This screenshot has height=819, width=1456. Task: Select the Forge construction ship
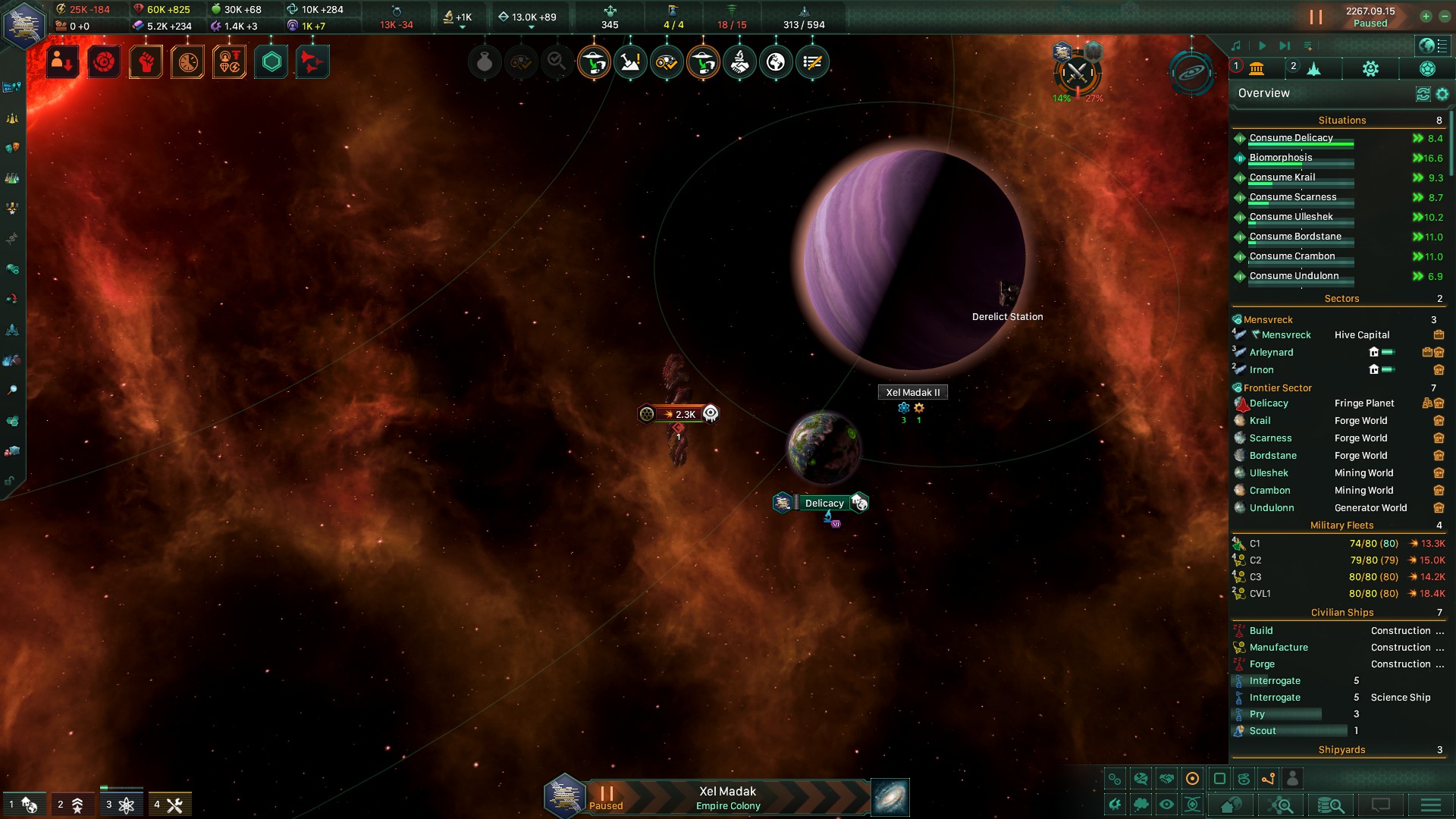1262,664
